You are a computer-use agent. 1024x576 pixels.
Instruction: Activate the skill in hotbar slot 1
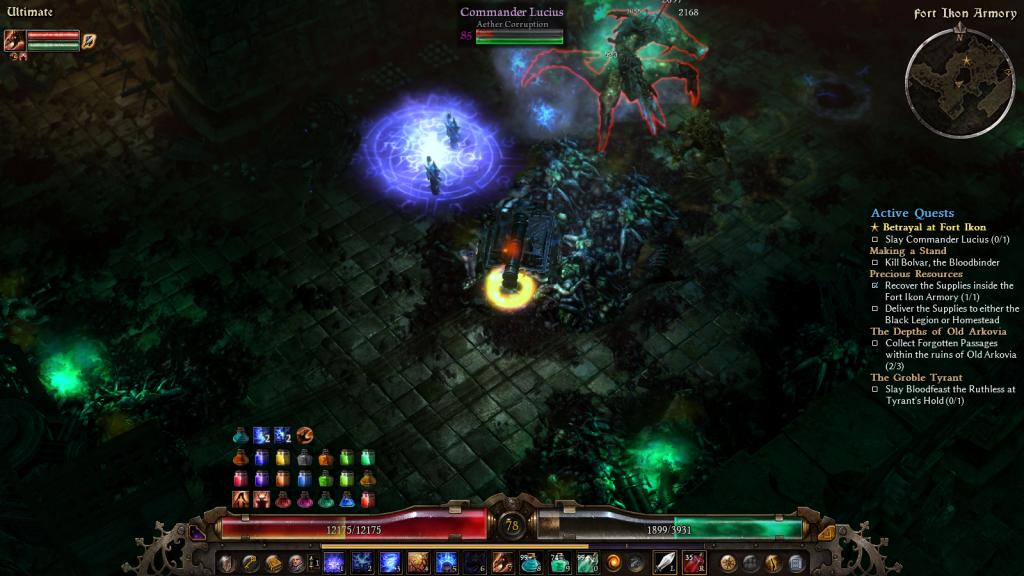[334, 563]
